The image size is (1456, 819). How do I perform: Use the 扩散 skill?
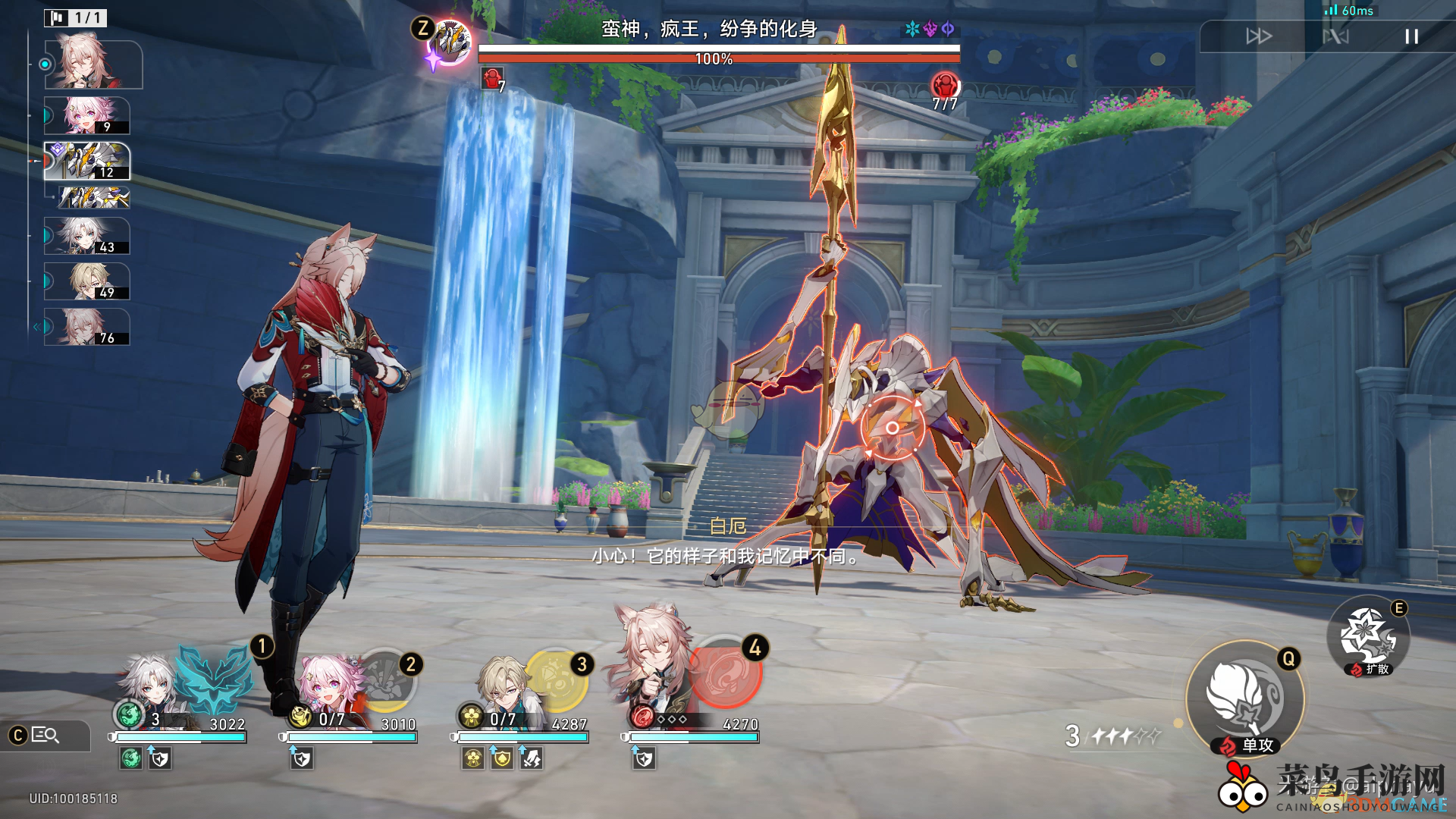click(x=1368, y=637)
